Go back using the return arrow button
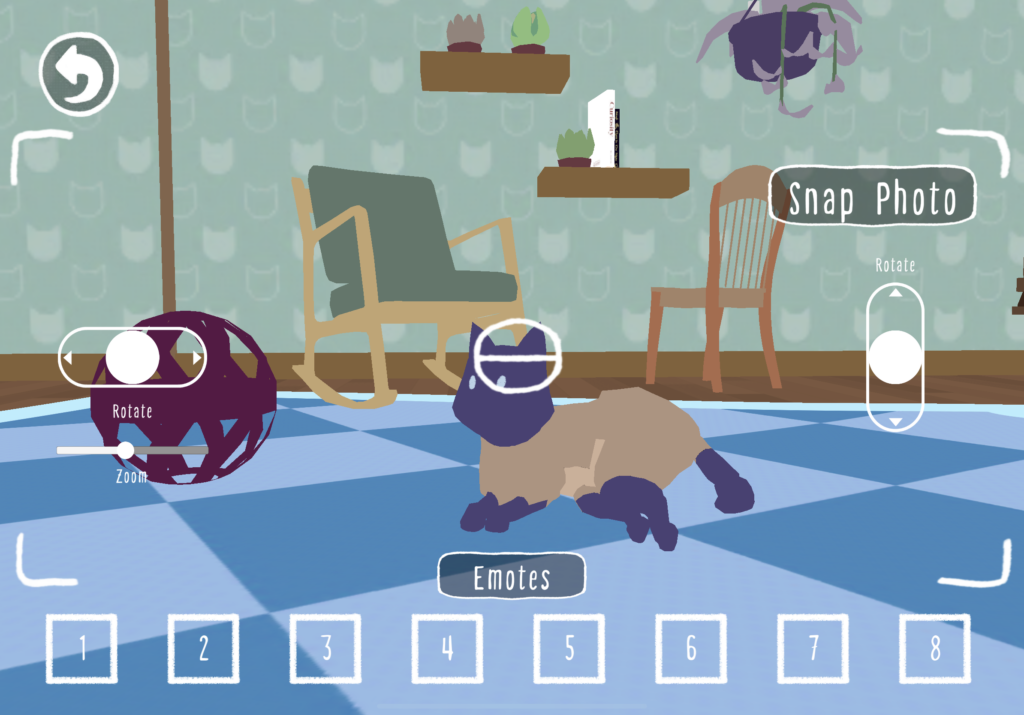Viewport: 1024px width, 715px height. pyautogui.click(x=78, y=73)
